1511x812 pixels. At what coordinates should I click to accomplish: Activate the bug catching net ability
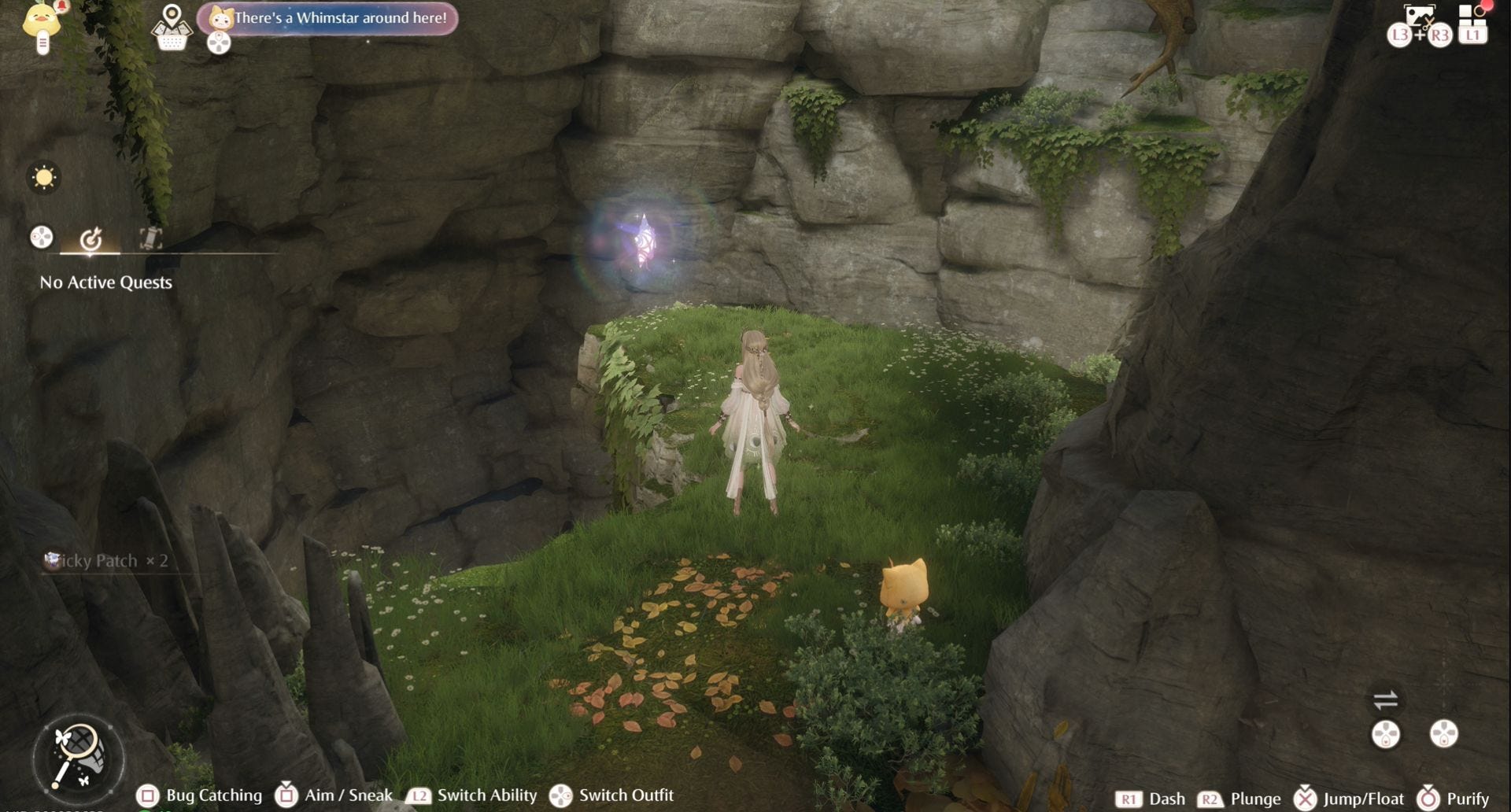tap(78, 756)
